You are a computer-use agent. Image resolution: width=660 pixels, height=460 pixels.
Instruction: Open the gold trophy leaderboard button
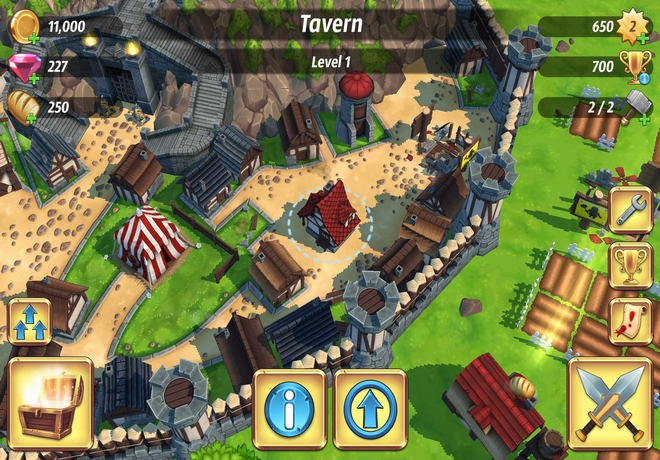(x=630, y=265)
